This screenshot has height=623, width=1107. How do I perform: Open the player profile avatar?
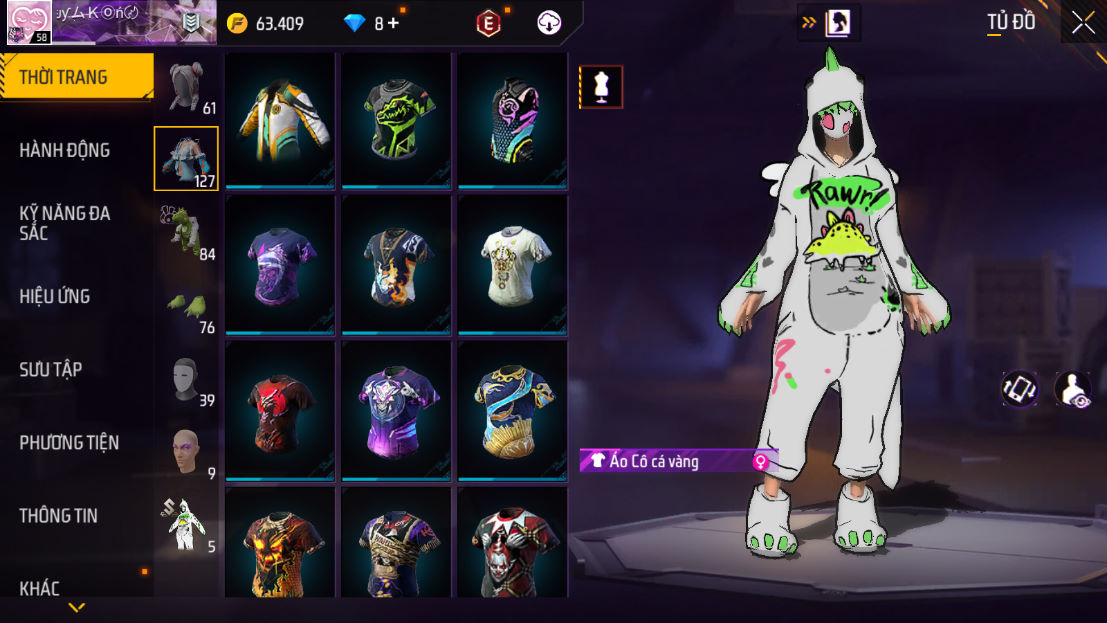click(29, 22)
